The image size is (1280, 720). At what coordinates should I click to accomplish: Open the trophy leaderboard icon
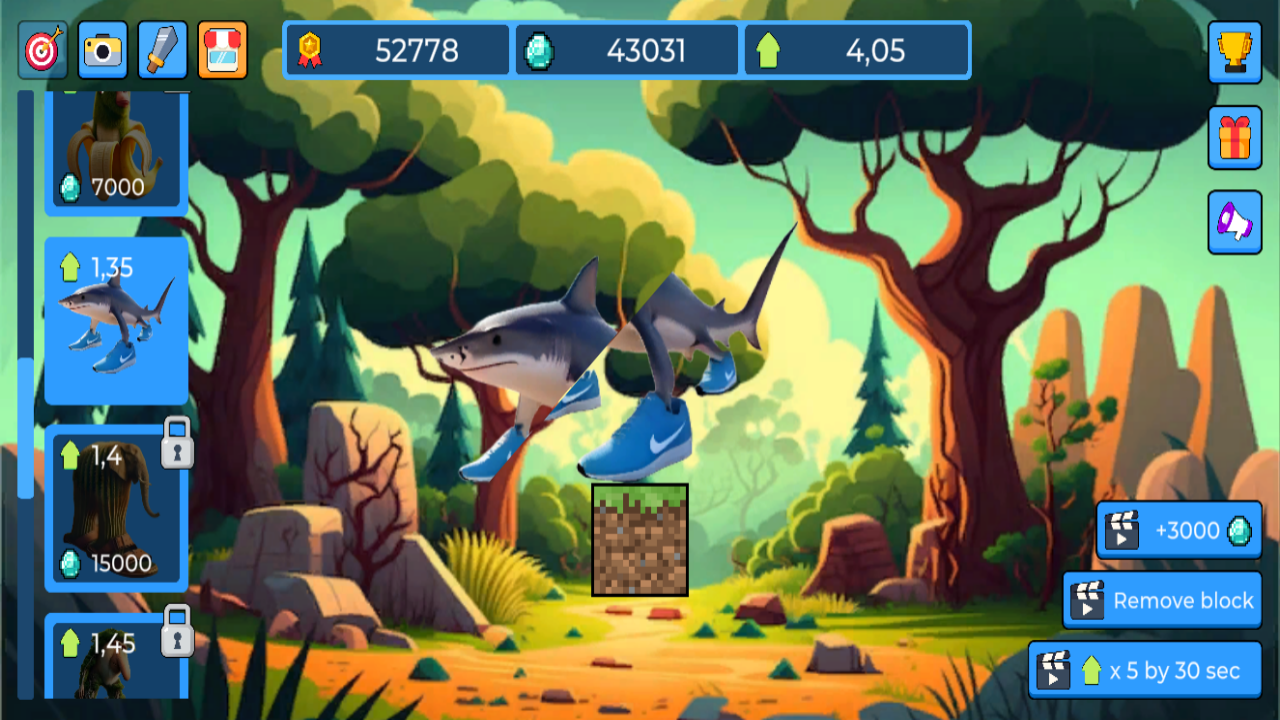pyautogui.click(x=1235, y=51)
